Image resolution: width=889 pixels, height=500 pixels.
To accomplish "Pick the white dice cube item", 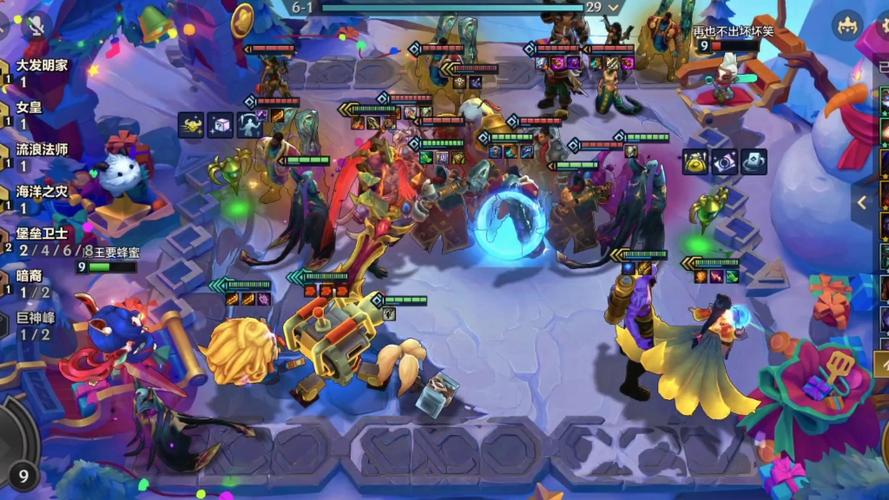I will (x=220, y=125).
